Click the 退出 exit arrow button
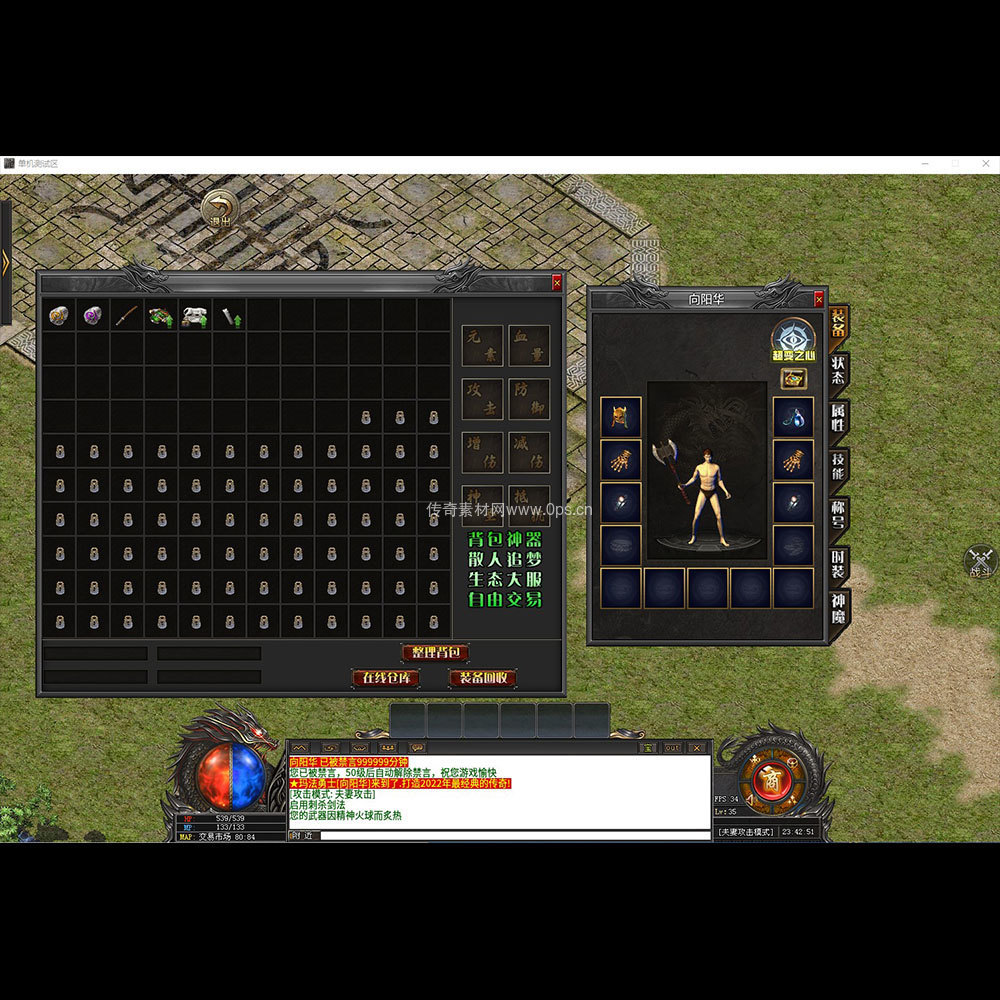The height and width of the screenshot is (1000, 1000). pos(218,211)
